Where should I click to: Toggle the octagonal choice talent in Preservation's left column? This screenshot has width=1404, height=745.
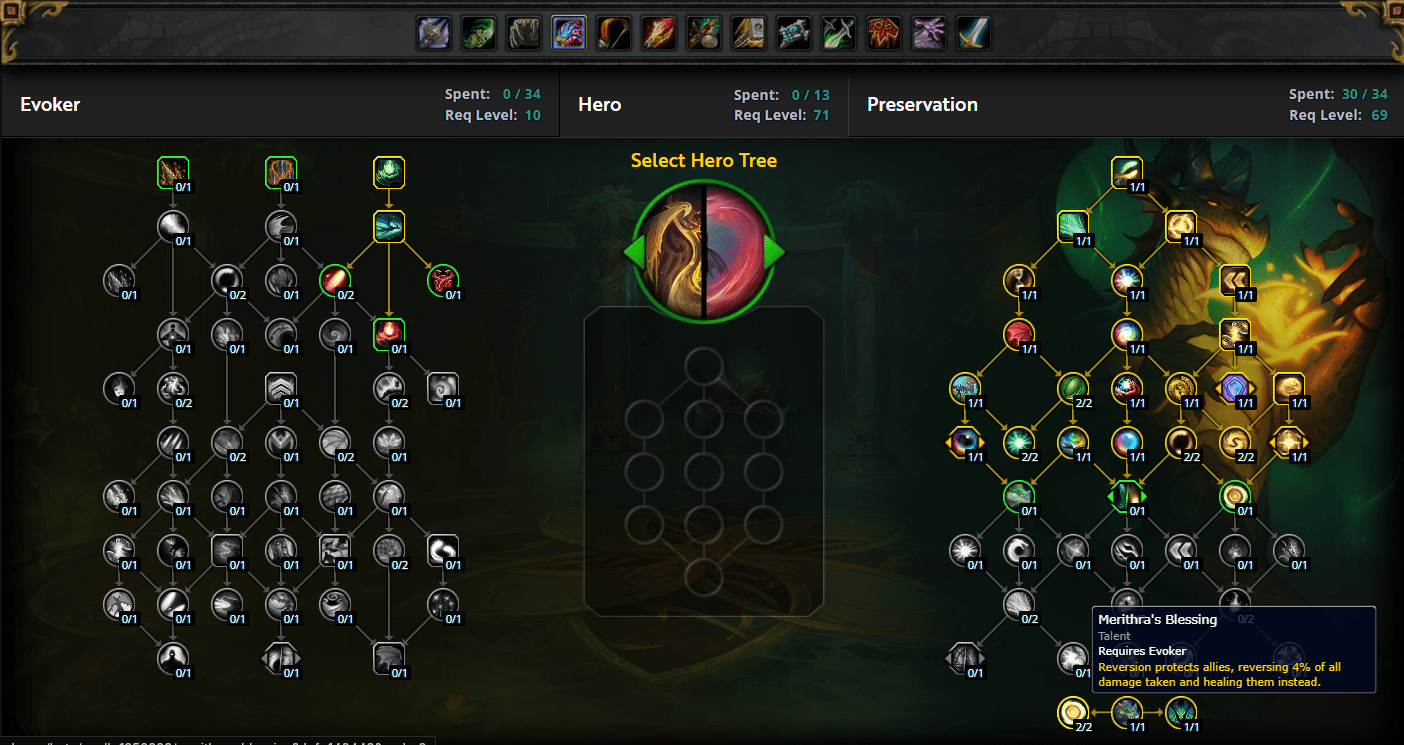click(x=965, y=442)
